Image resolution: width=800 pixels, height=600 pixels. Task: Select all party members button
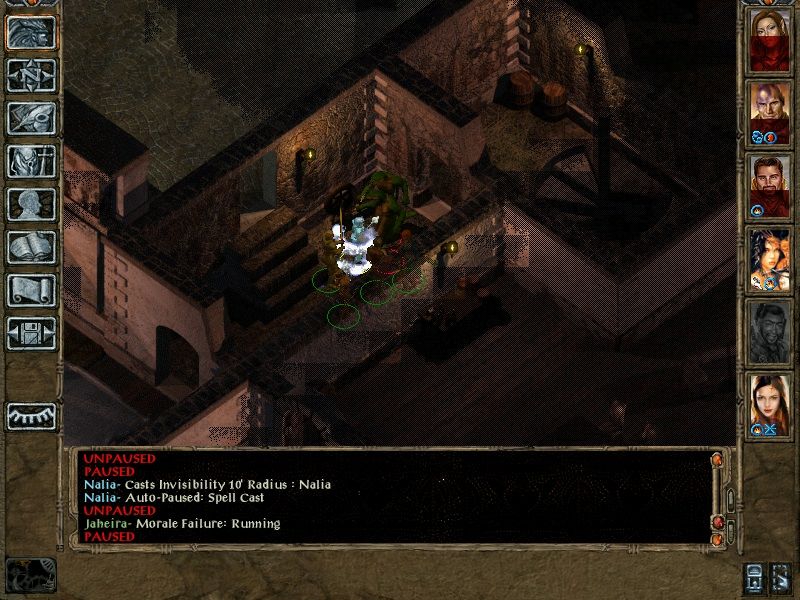click(x=782, y=576)
